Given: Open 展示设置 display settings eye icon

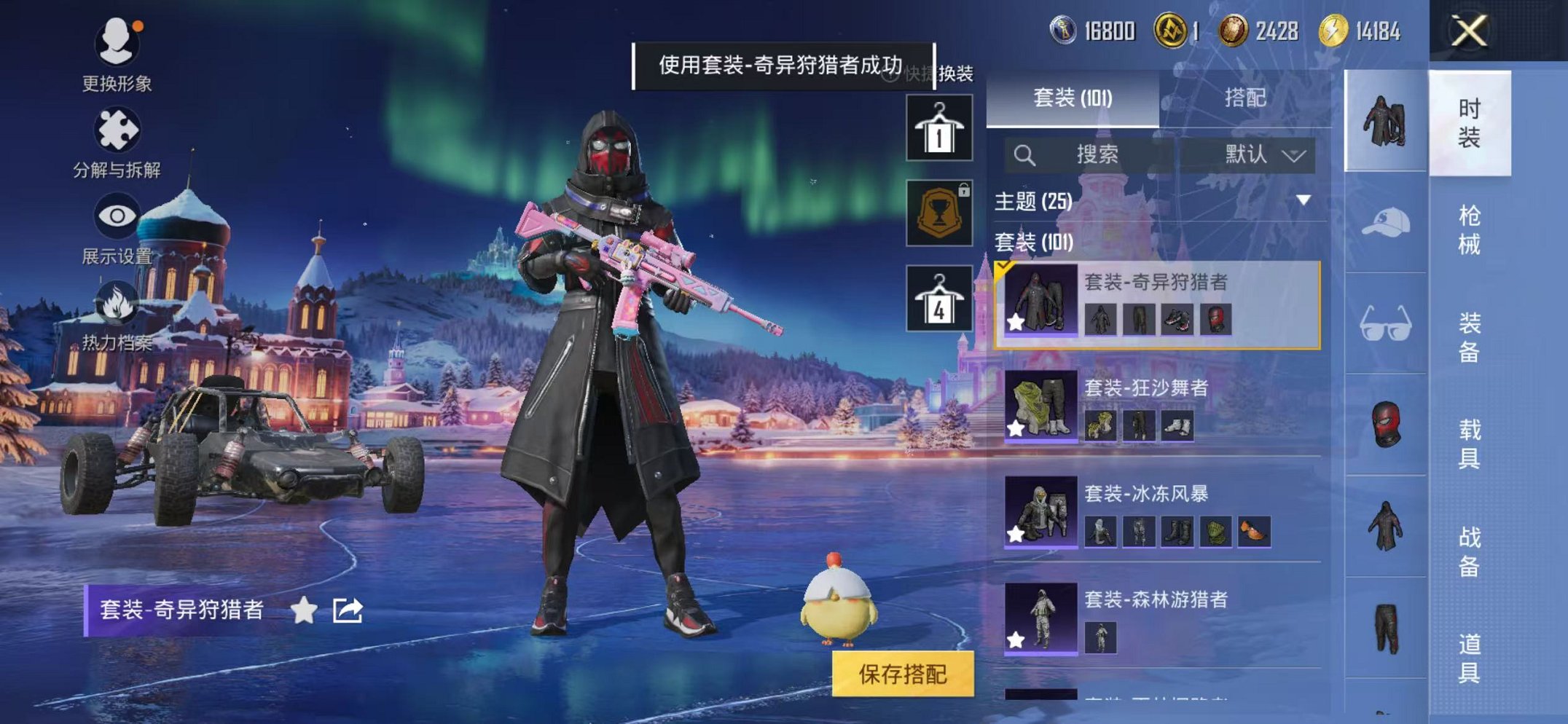Looking at the screenshot, I should [117, 215].
